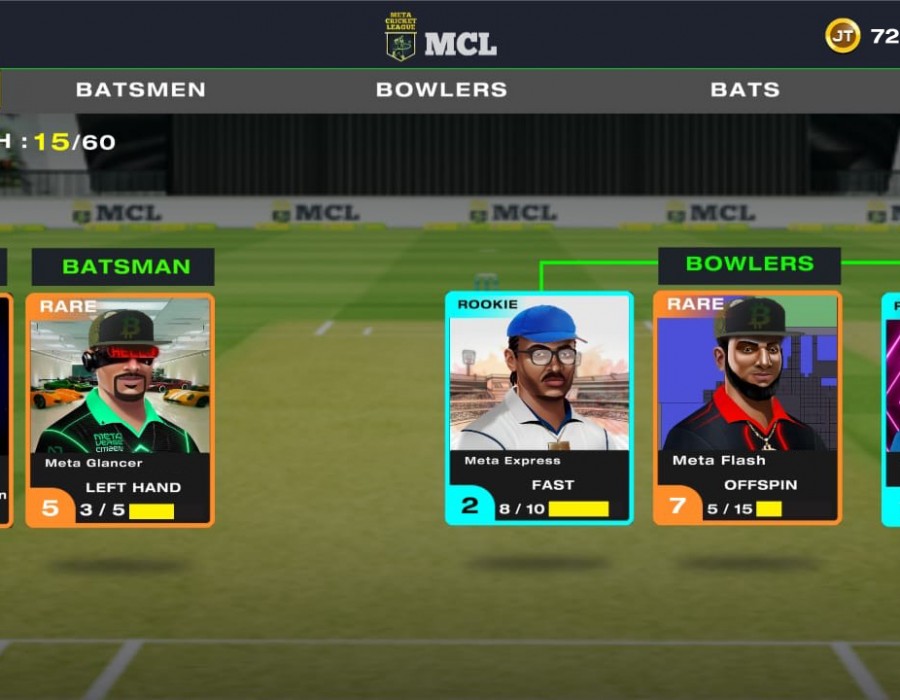Show the Bats tab
The width and height of the screenshot is (900, 700).
tap(745, 90)
